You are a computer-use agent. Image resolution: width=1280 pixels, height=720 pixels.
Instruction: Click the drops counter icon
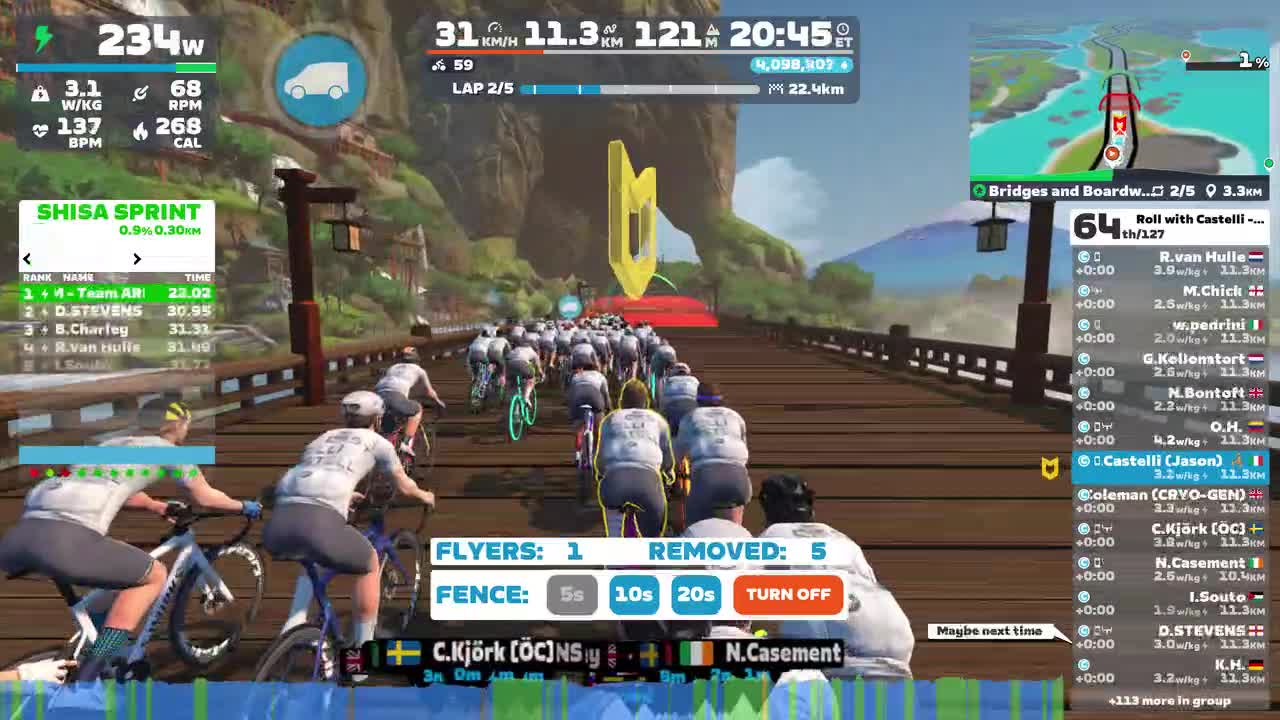click(x=843, y=63)
